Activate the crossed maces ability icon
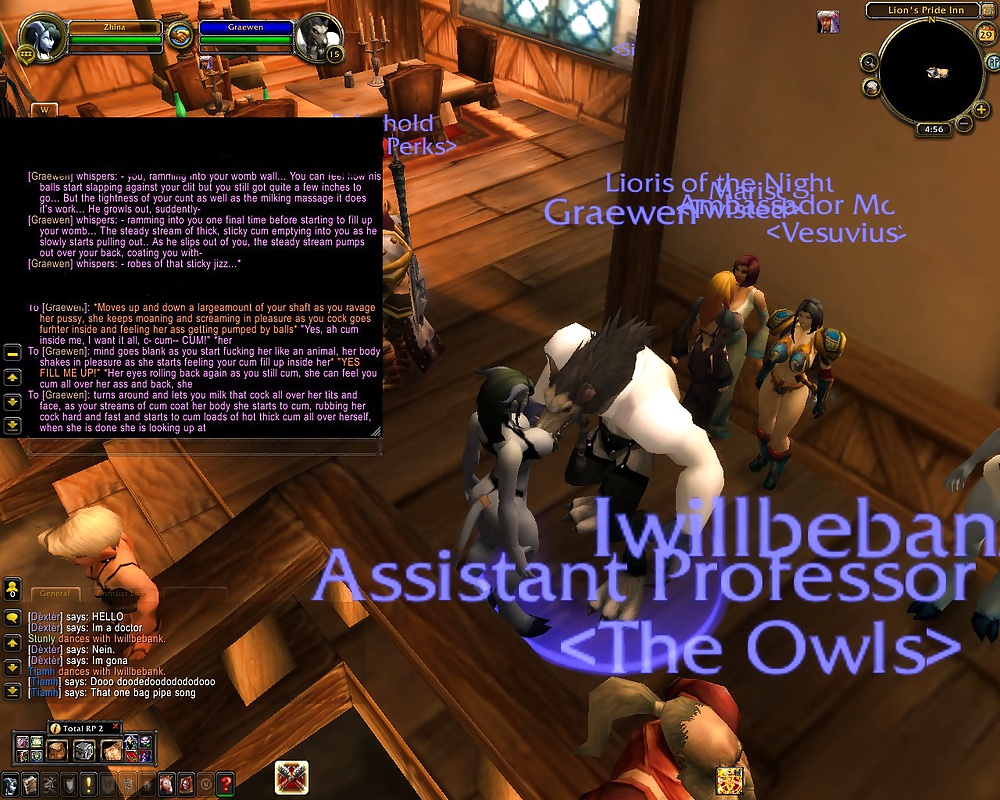 pos(292,777)
